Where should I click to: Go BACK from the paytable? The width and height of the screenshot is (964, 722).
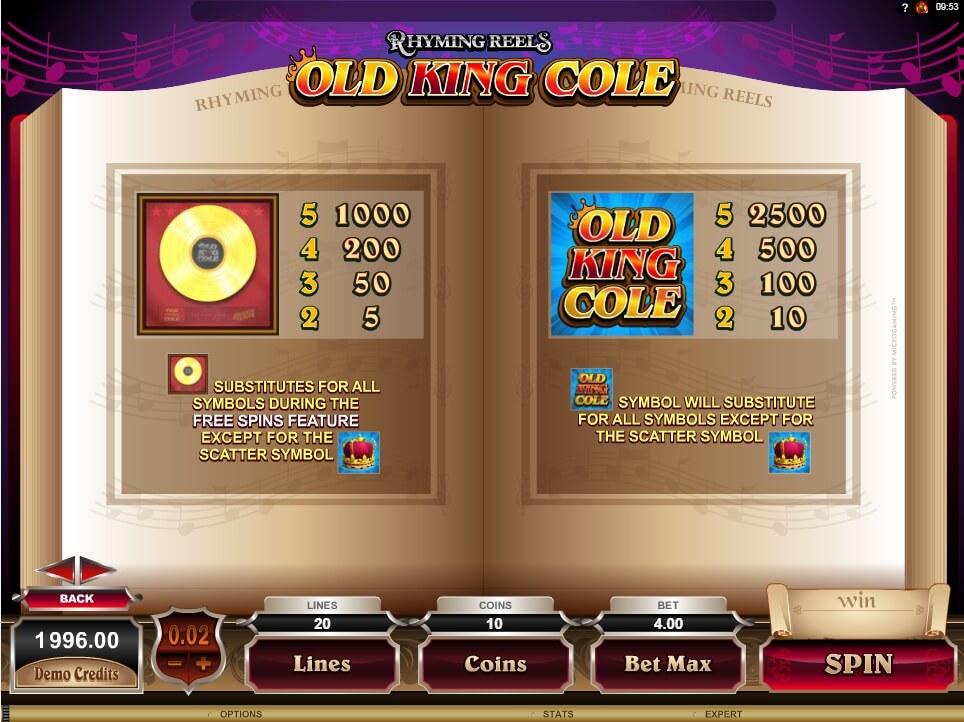(x=77, y=598)
